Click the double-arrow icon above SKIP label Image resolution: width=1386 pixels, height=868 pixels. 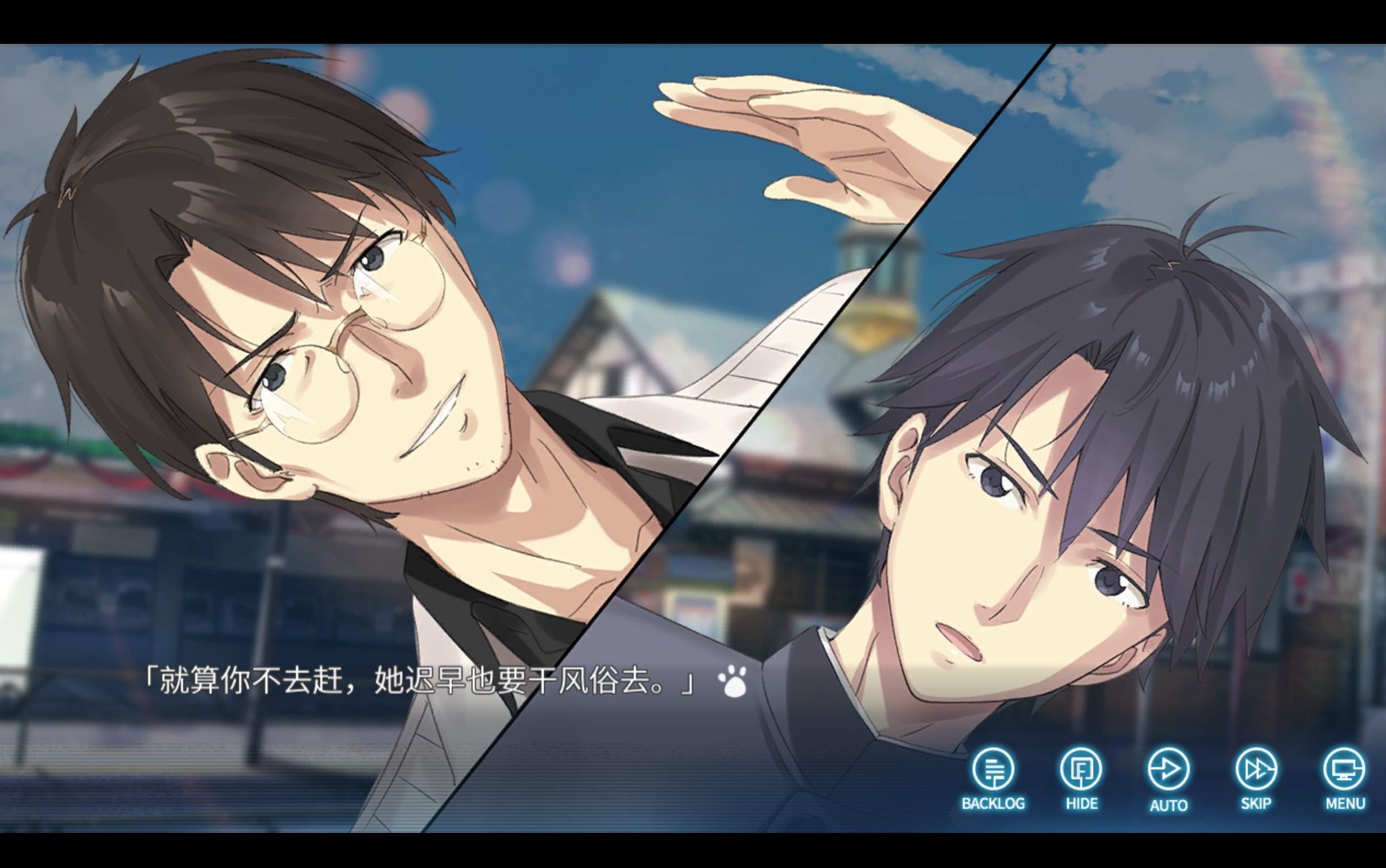coord(1256,769)
